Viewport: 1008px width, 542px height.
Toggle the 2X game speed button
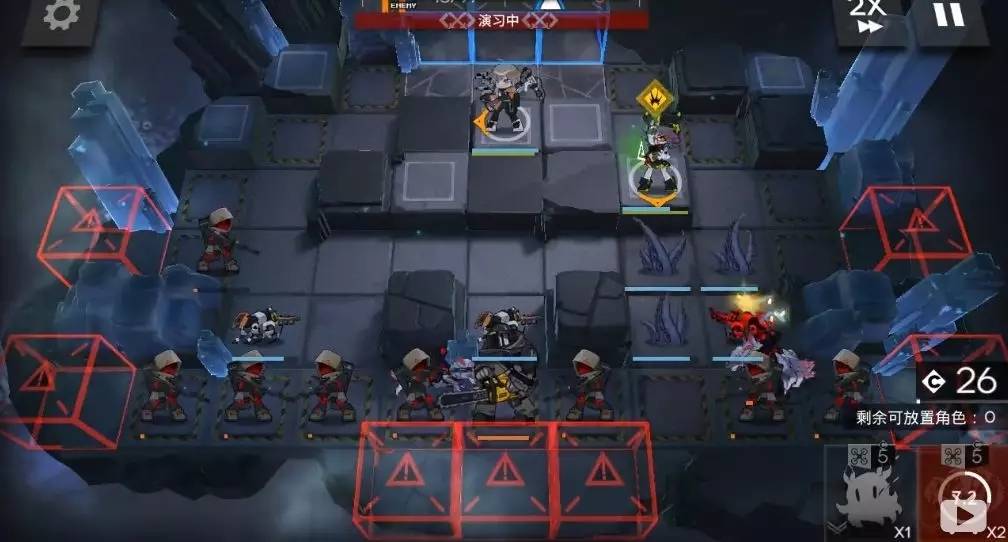point(868,20)
